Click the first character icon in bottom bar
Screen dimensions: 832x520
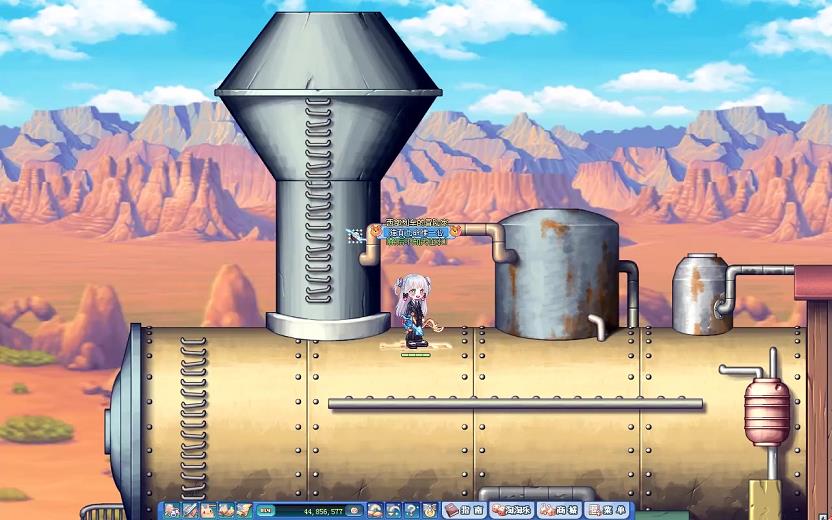172,510
